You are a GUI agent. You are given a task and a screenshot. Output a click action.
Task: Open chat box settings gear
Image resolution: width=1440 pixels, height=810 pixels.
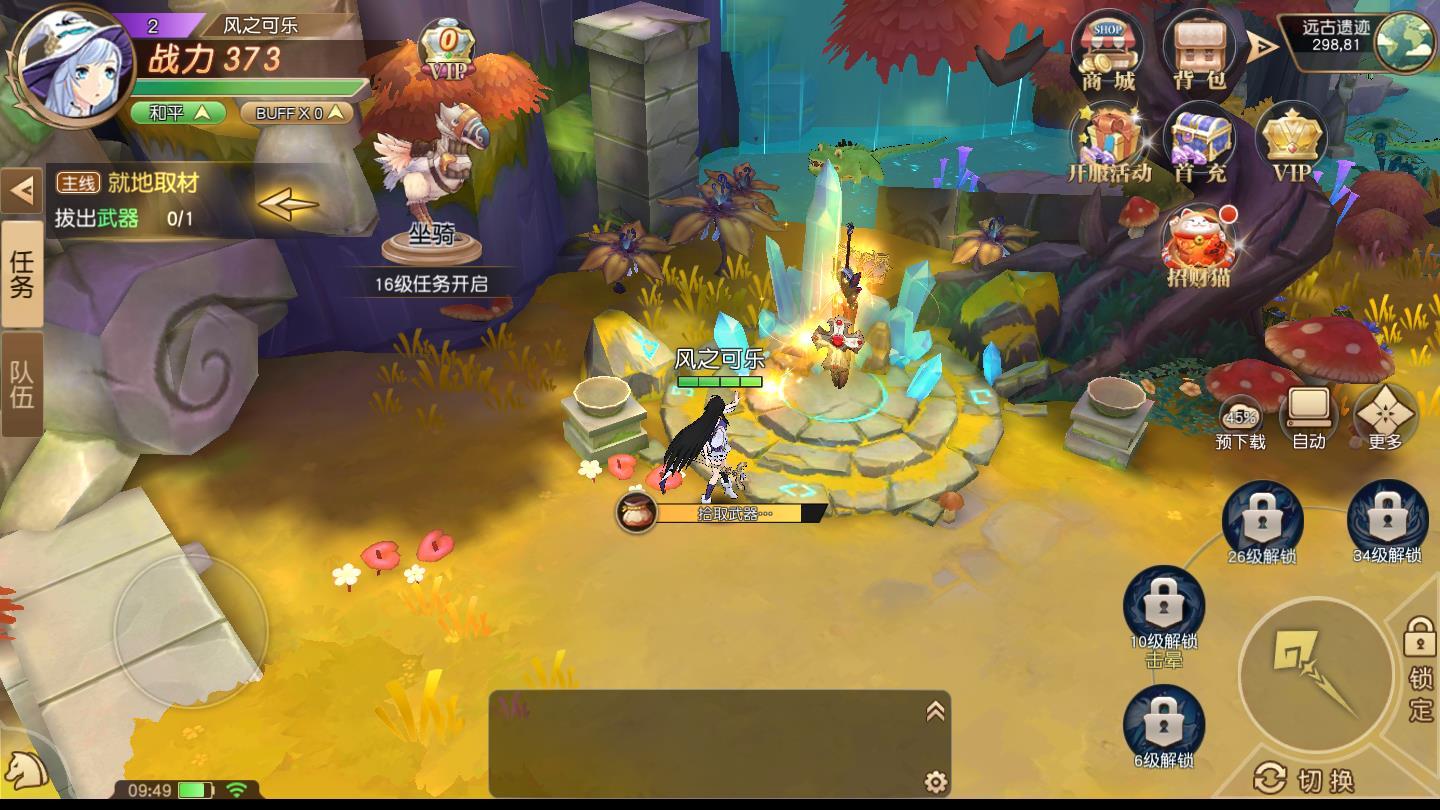click(x=935, y=781)
